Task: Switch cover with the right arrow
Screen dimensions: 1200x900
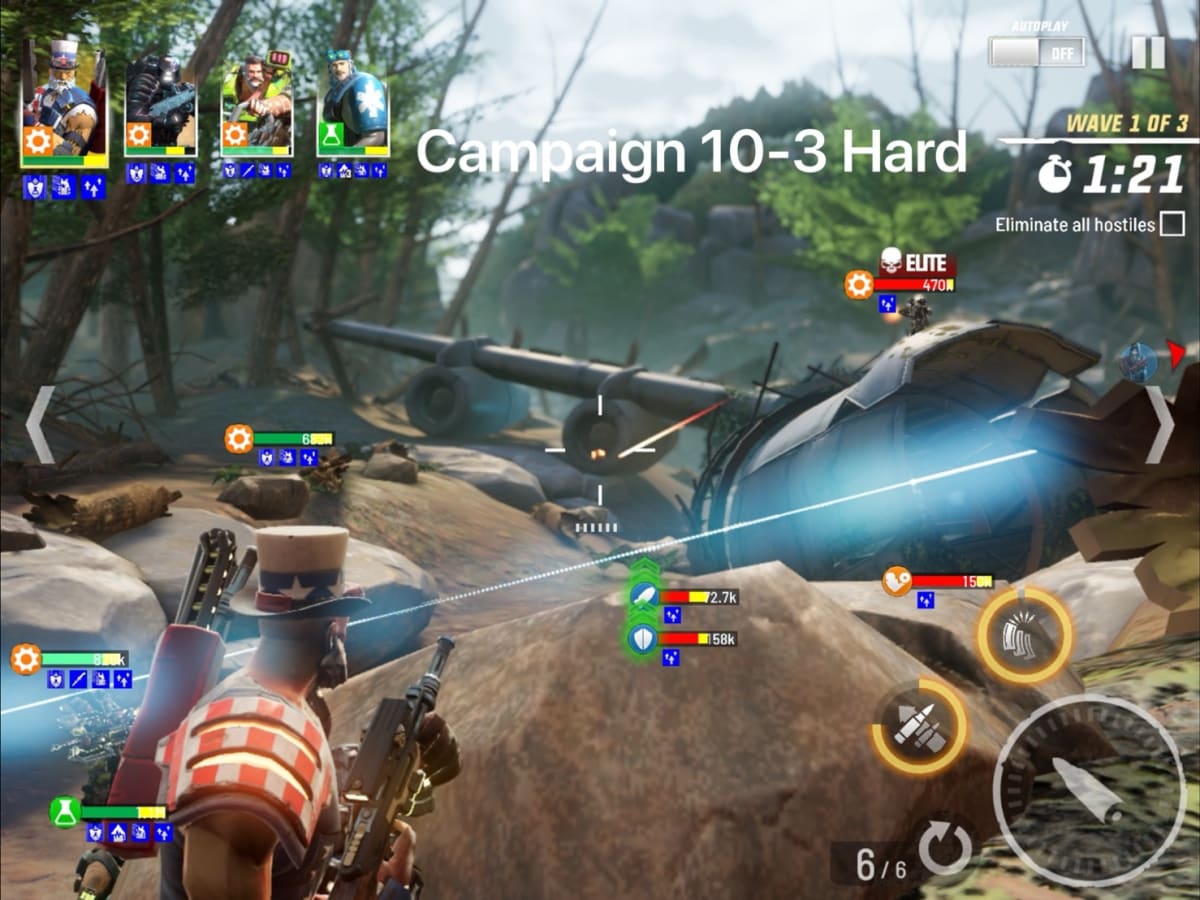Action: click(x=1160, y=425)
